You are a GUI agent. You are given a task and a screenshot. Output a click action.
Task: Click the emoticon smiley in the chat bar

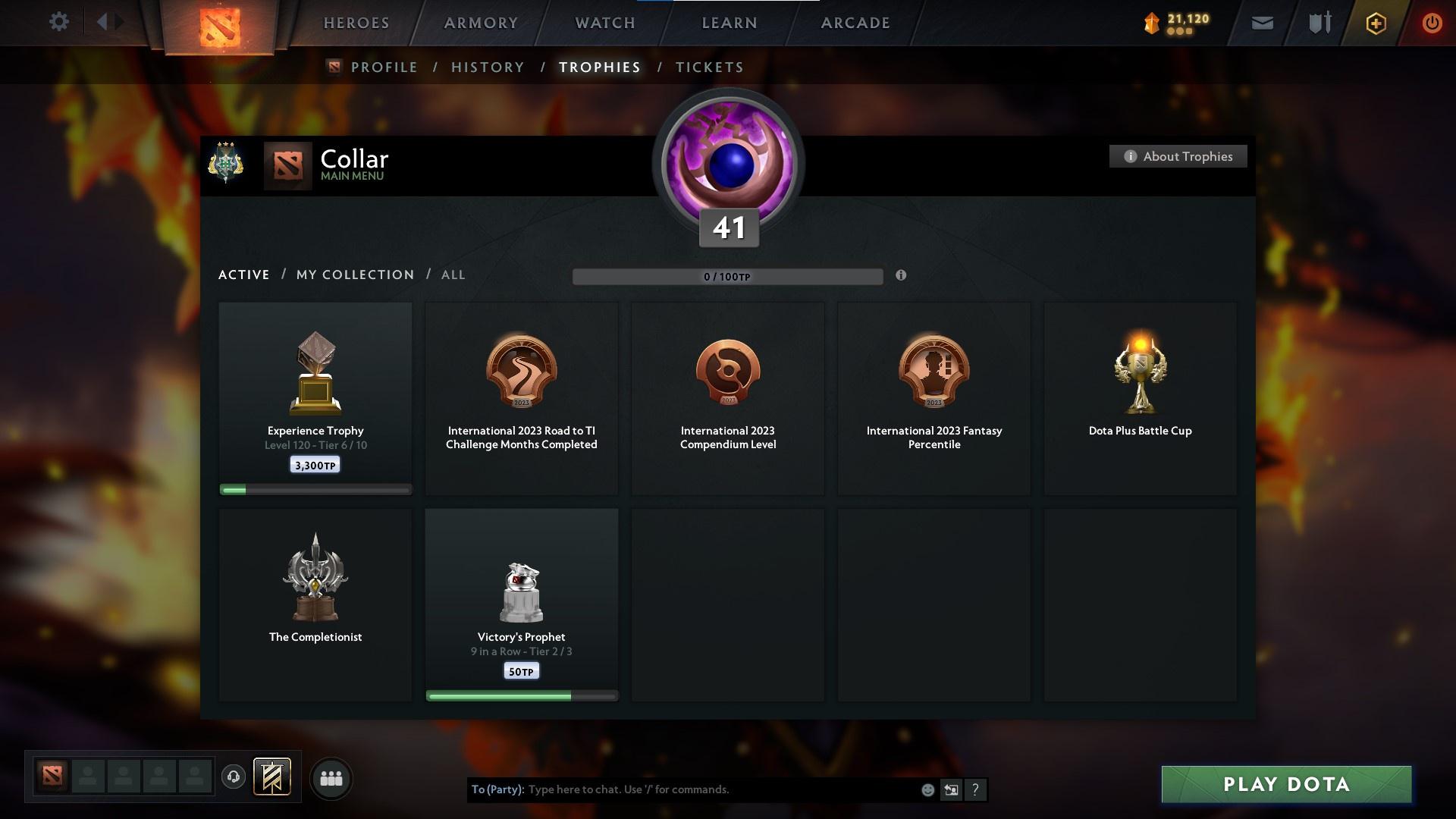click(927, 789)
